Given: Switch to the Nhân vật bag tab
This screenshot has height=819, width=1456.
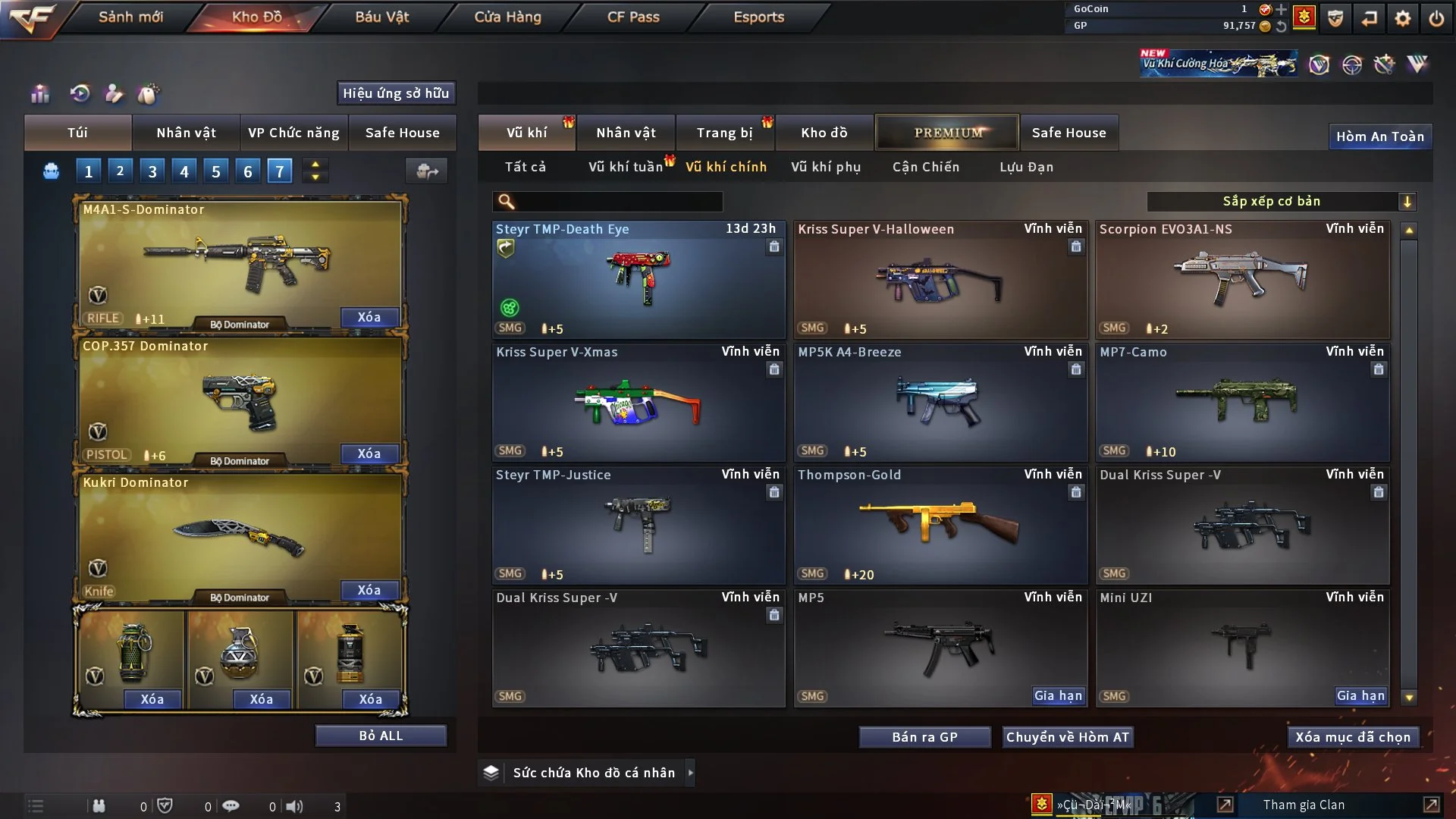Looking at the screenshot, I should click(x=186, y=133).
